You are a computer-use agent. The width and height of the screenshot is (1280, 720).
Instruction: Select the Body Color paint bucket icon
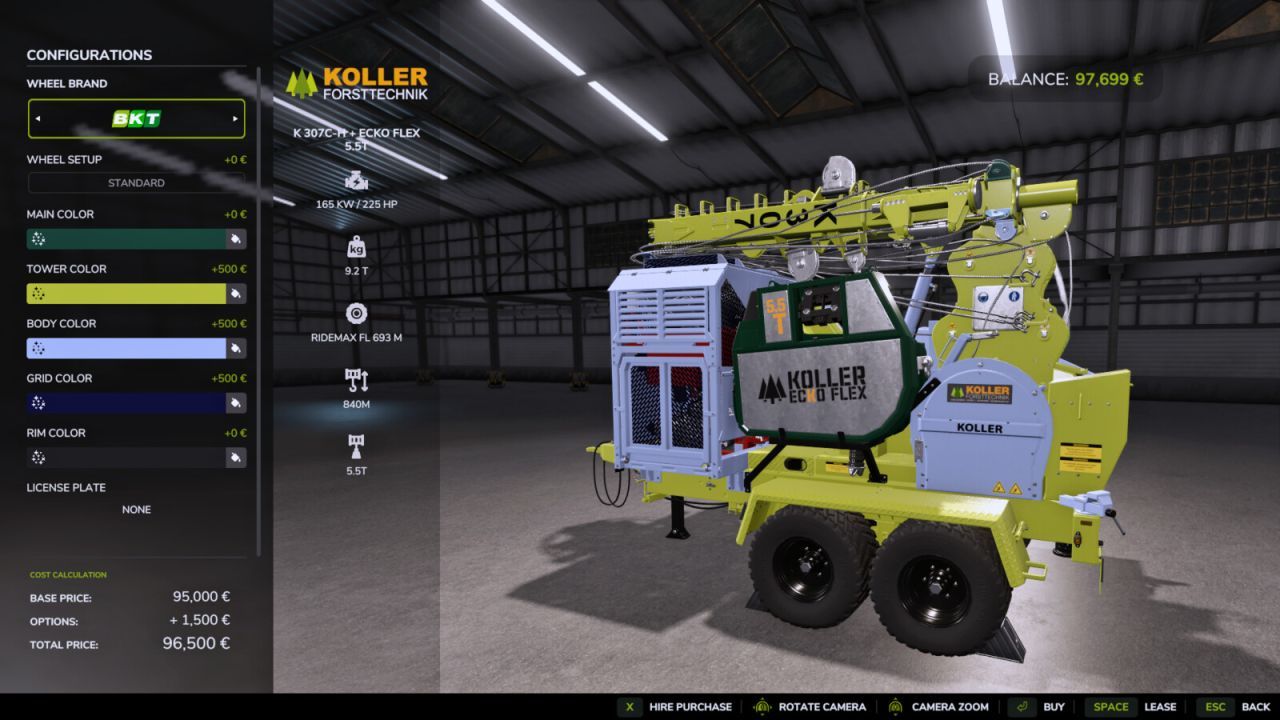pyautogui.click(x=237, y=348)
